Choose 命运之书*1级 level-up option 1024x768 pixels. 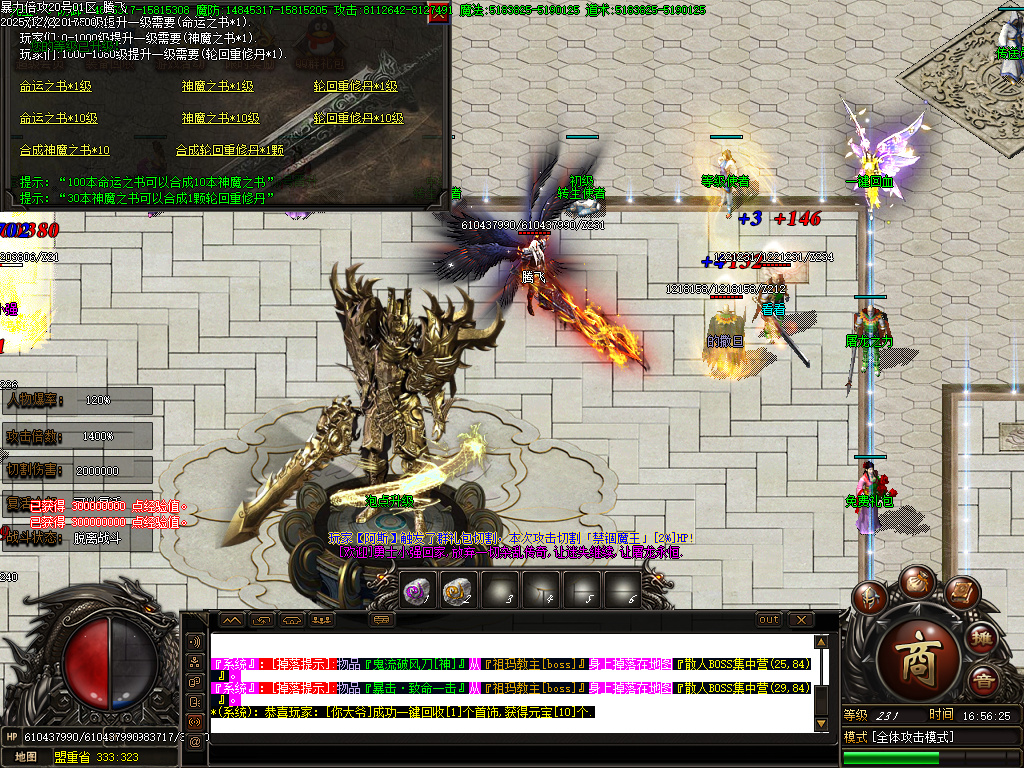(x=56, y=87)
